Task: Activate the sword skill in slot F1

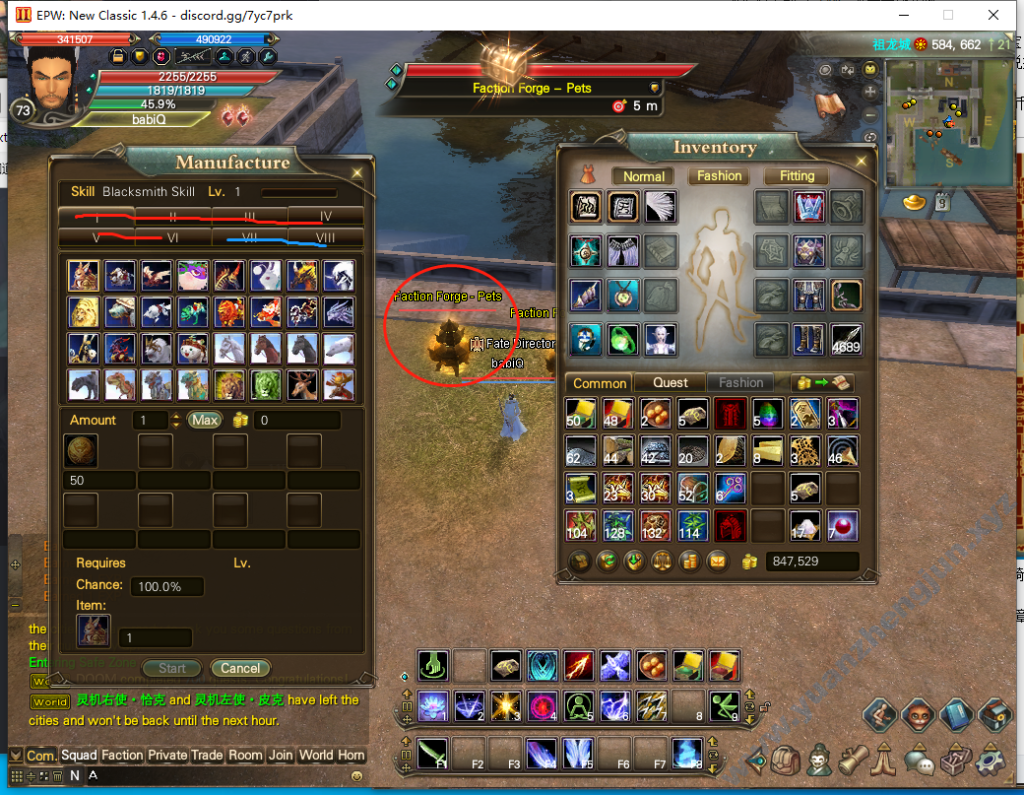Action: point(433,751)
